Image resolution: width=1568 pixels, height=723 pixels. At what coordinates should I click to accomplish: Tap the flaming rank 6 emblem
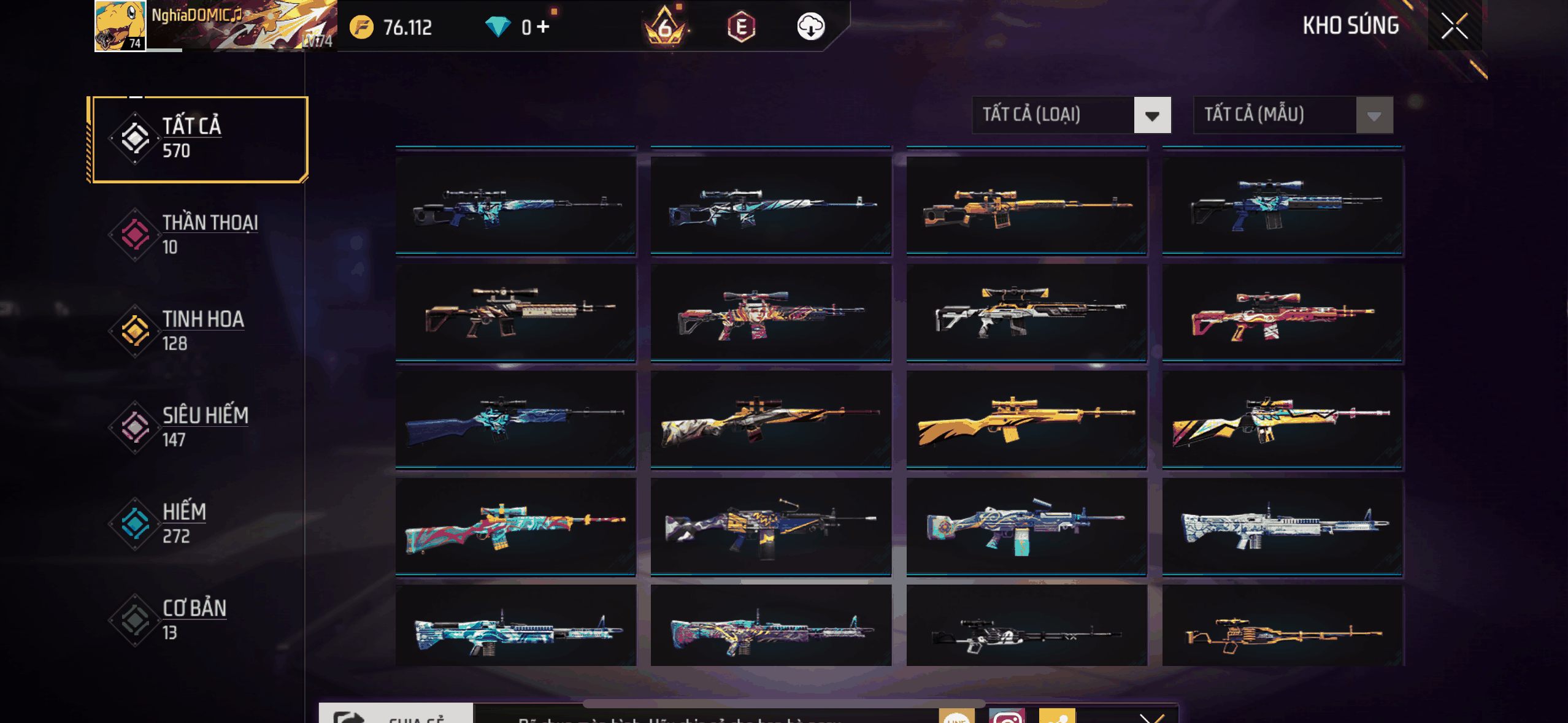[665, 26]
